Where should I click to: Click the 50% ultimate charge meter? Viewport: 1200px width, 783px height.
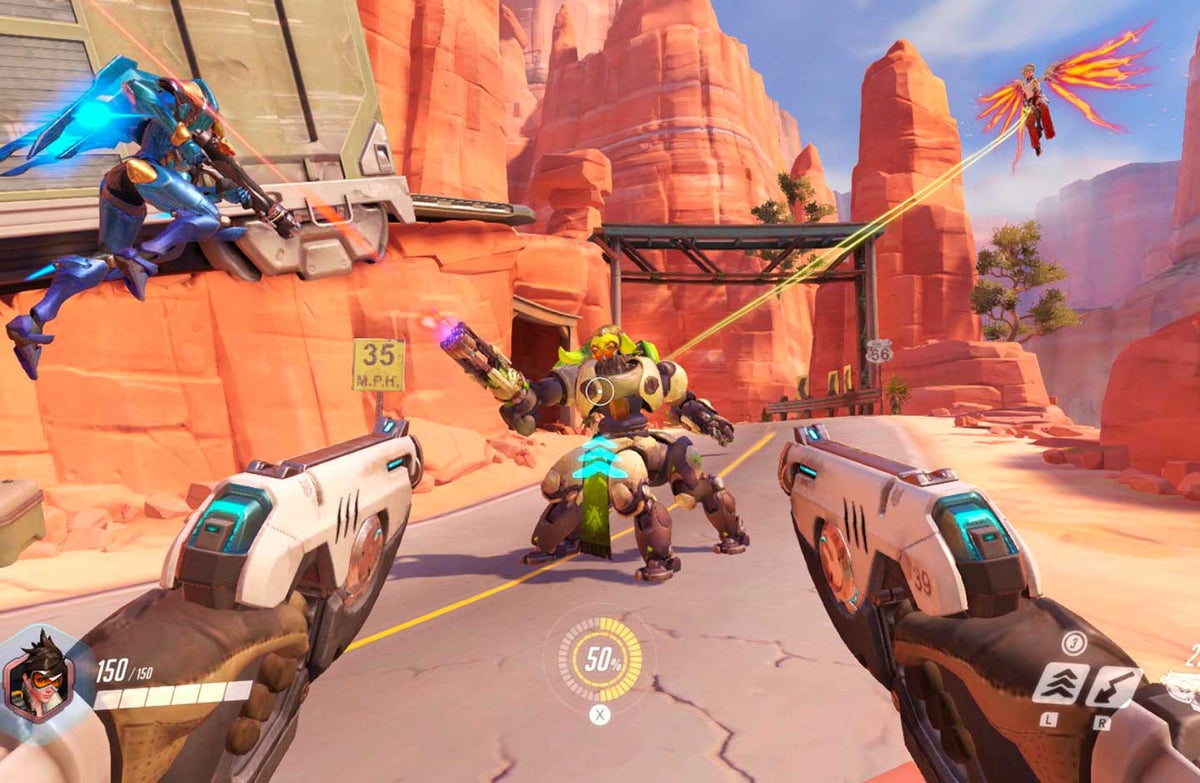[599, 659]
